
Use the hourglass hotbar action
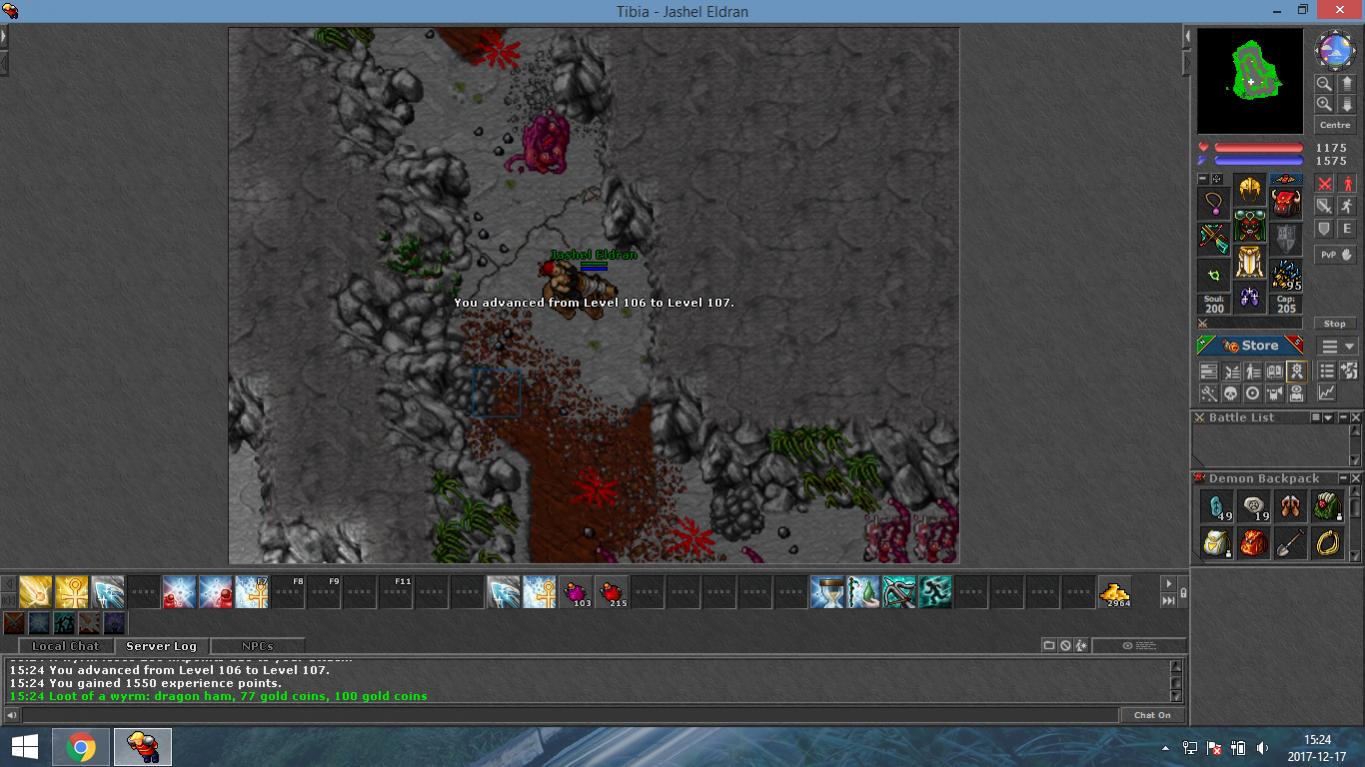click(x=827, y=592)
